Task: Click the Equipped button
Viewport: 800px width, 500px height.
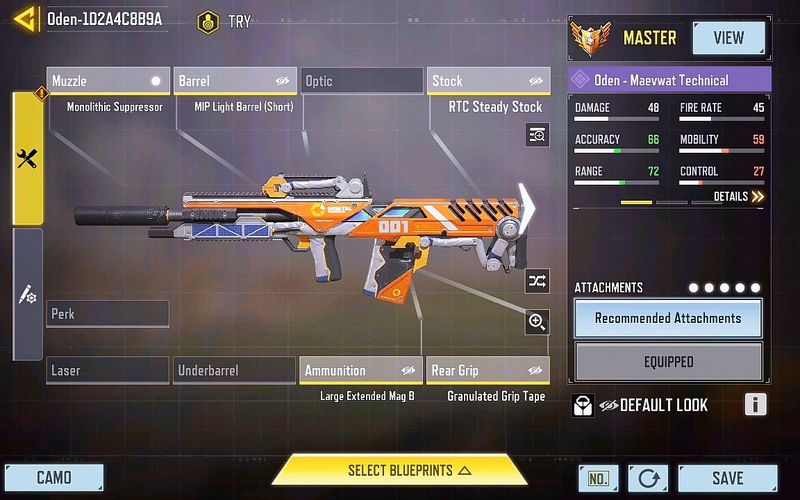Action: pos(668,361)
